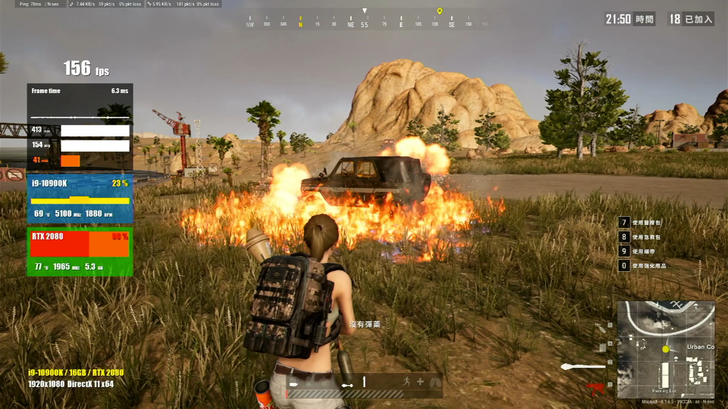Click the firing mode icon beside the ammo count
This screenshot has height=409, width=728.
(x=347, y=383)
